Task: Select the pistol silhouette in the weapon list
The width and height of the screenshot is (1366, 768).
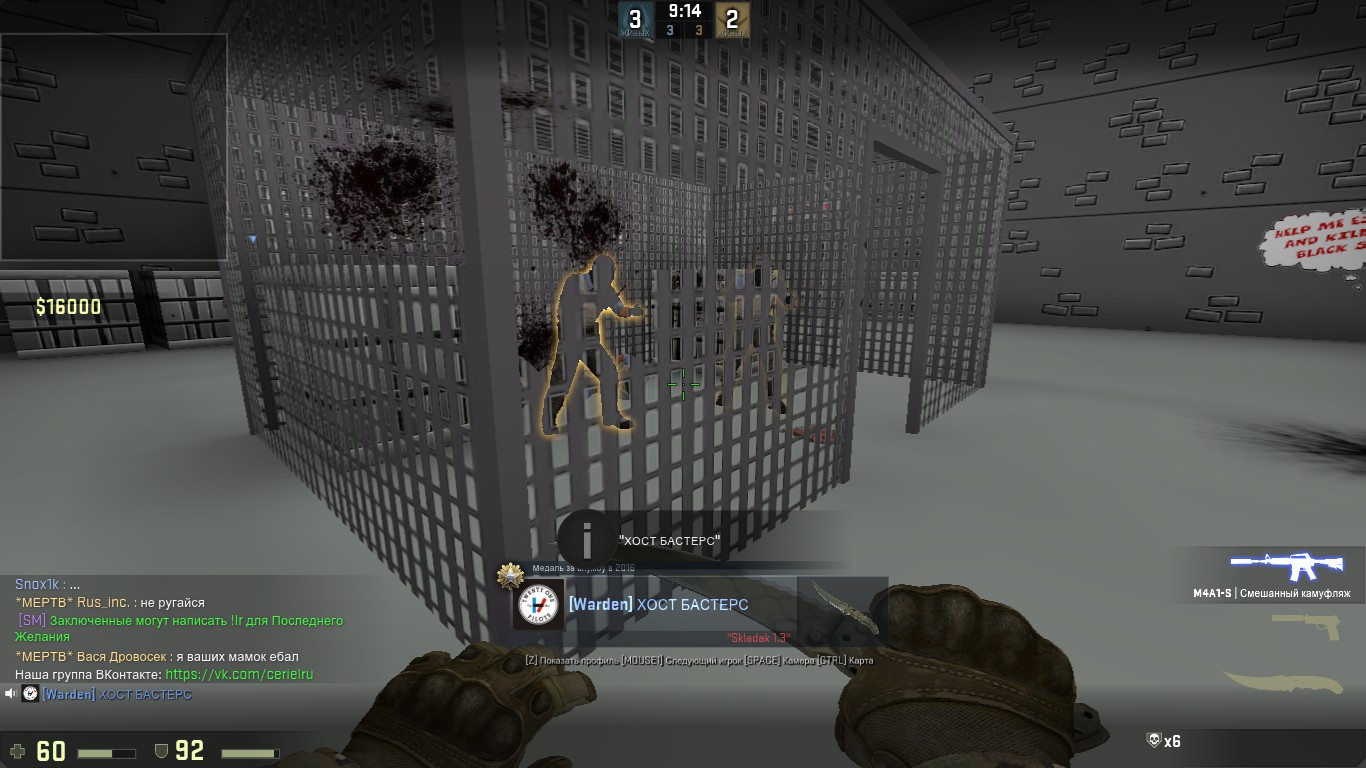Action: 1308,625
